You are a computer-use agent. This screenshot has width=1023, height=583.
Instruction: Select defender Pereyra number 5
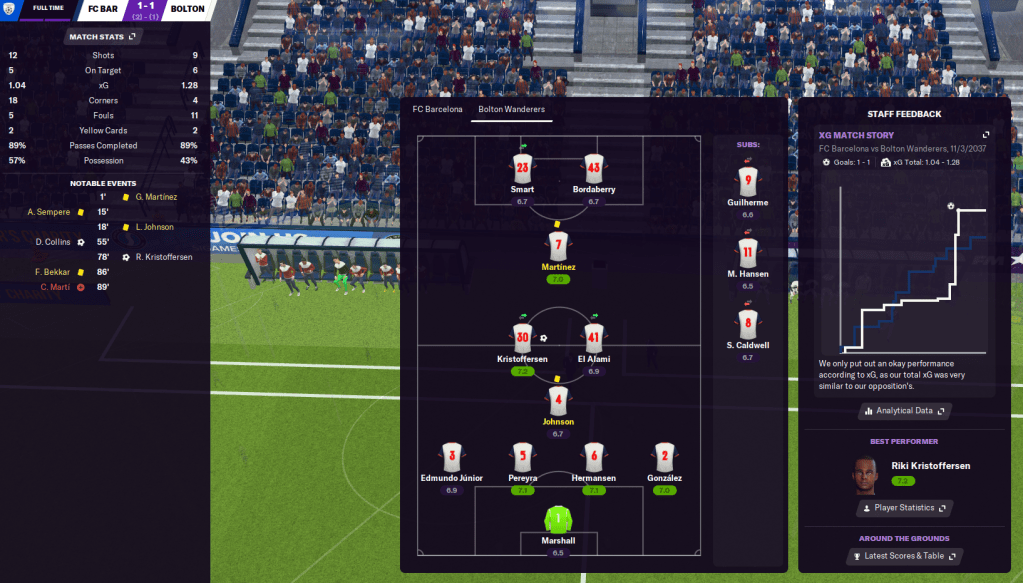tap(522, 458)
